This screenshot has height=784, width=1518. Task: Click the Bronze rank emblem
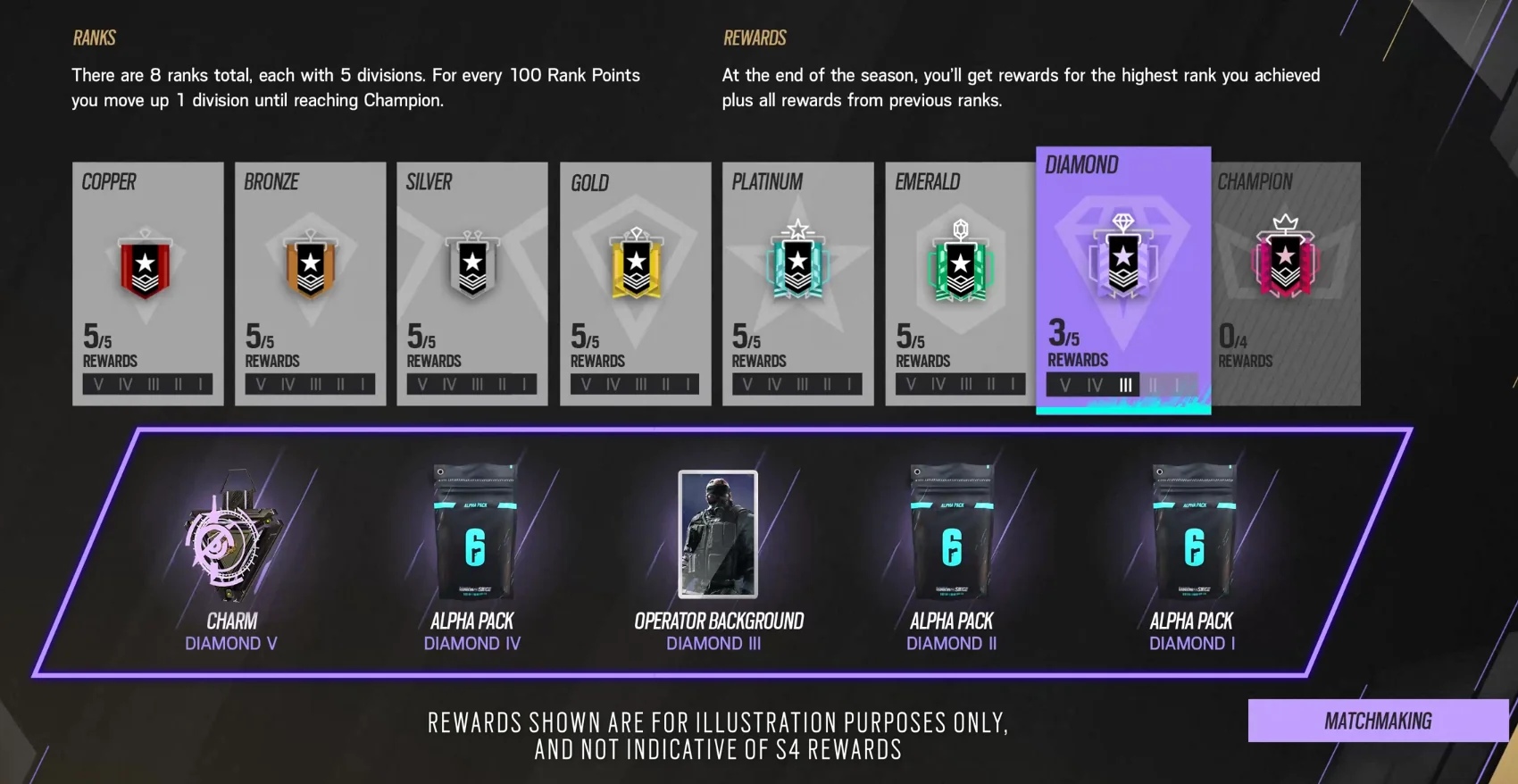[310, 263]
